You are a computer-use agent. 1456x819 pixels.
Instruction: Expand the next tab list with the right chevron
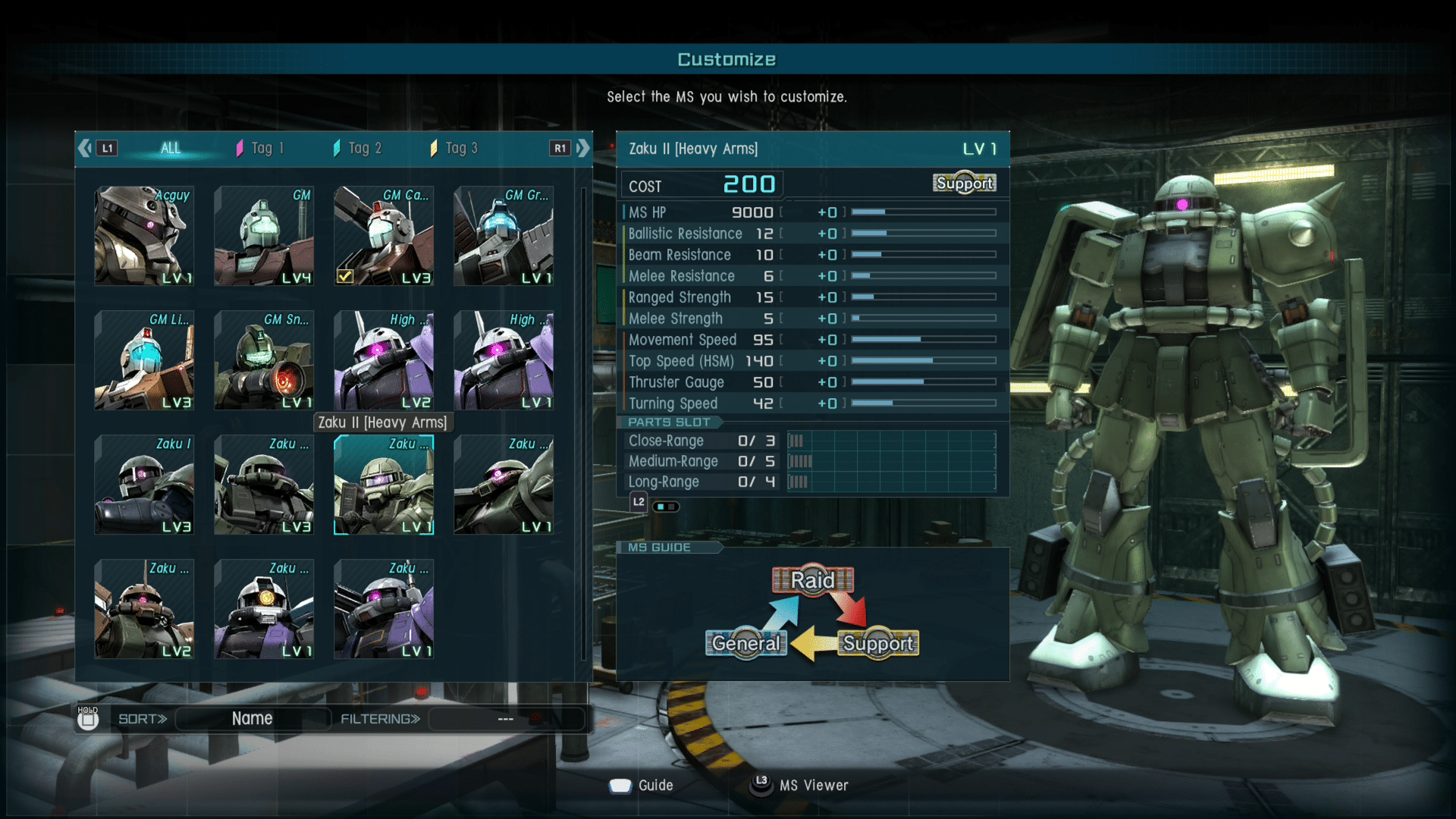point(582,148)
